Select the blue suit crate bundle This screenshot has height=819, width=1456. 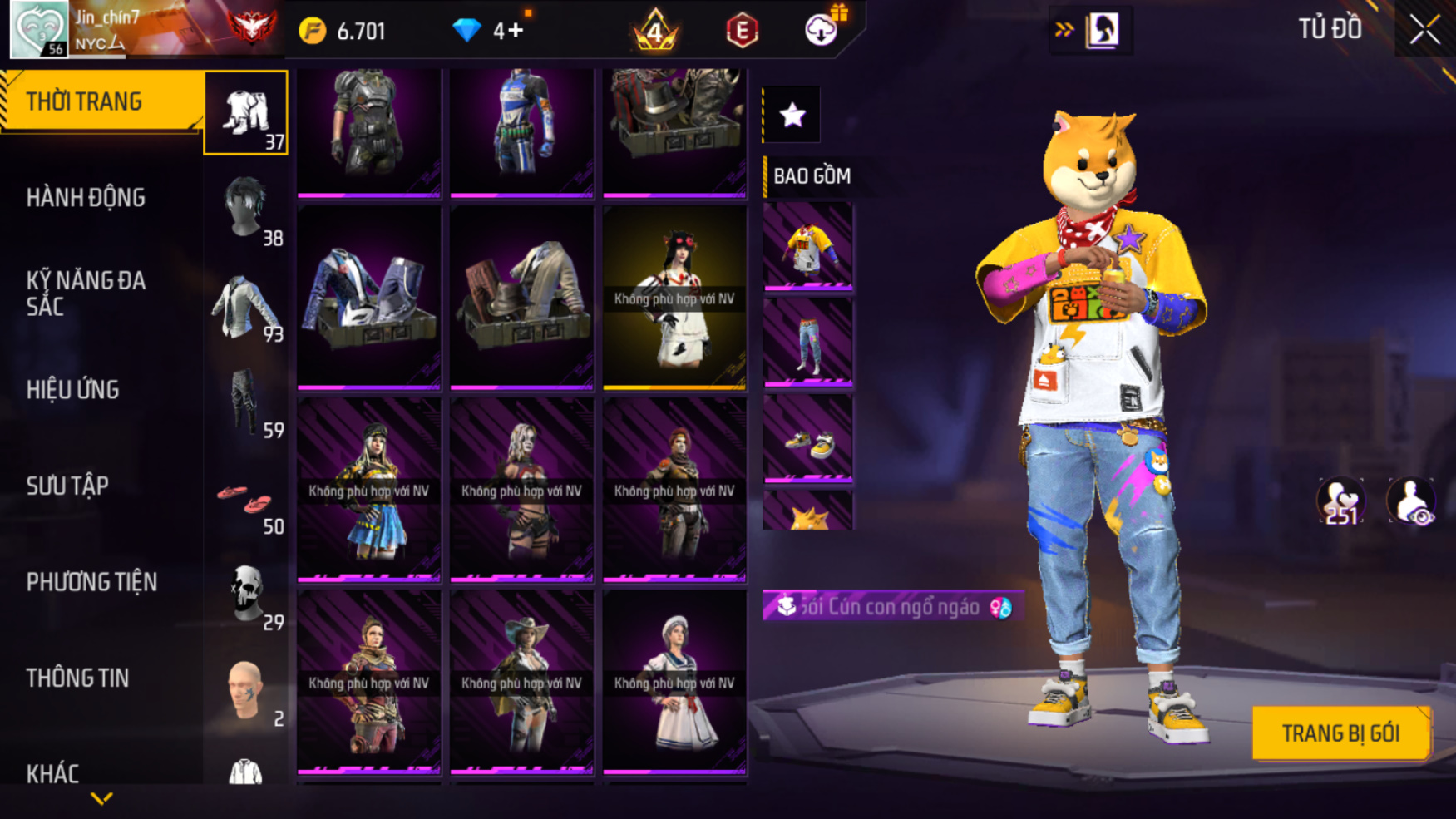pyautogui.click(x=369, y=298)
